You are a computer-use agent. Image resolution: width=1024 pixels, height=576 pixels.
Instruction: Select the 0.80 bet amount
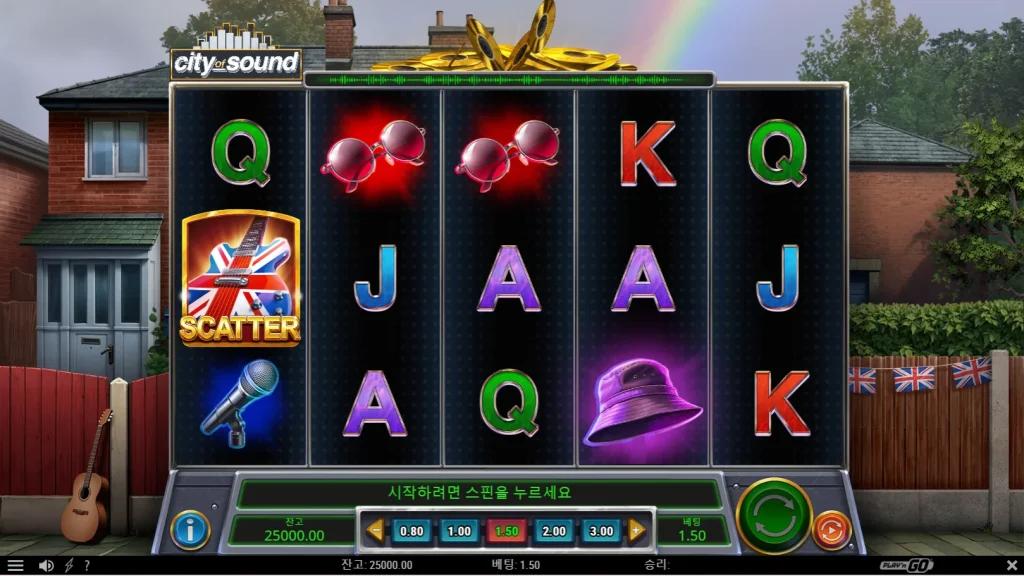tap(411, 531)
